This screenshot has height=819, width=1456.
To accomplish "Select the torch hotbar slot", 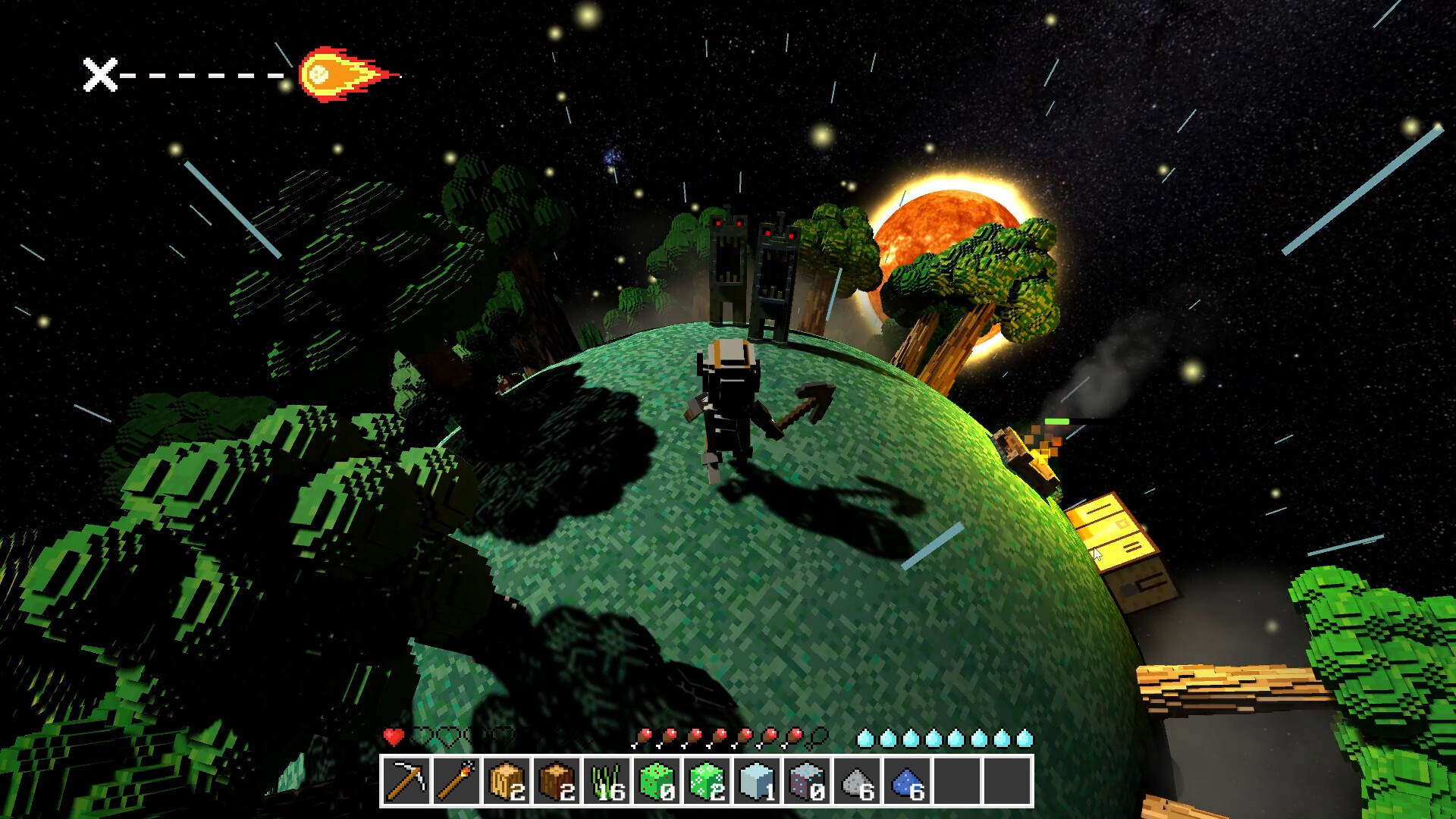I will tap(457, 781).
